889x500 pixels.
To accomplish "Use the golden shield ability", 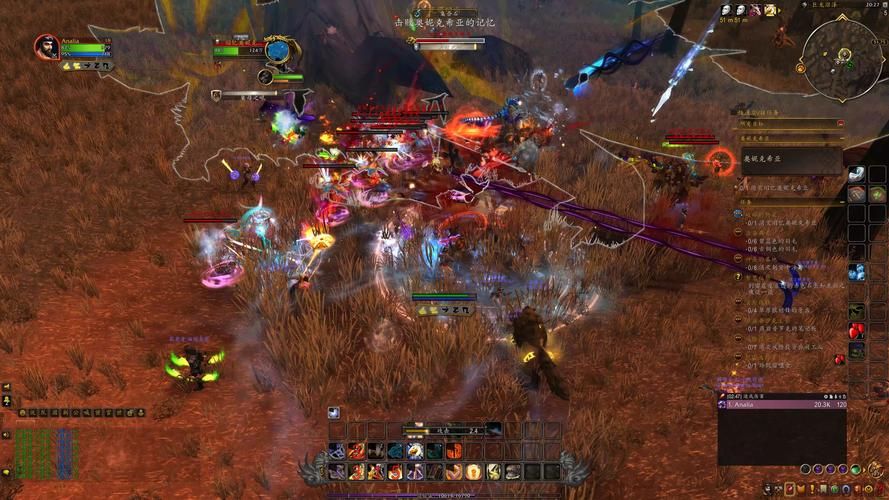I will [x=475, y=471].
